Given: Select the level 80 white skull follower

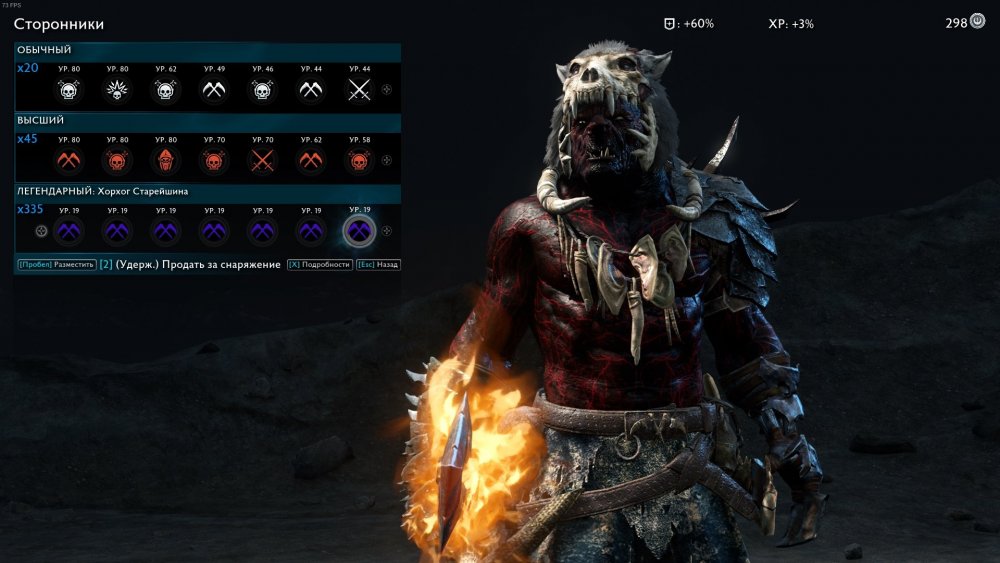Looking at the screenshot, I should click(x=68, y=90).
